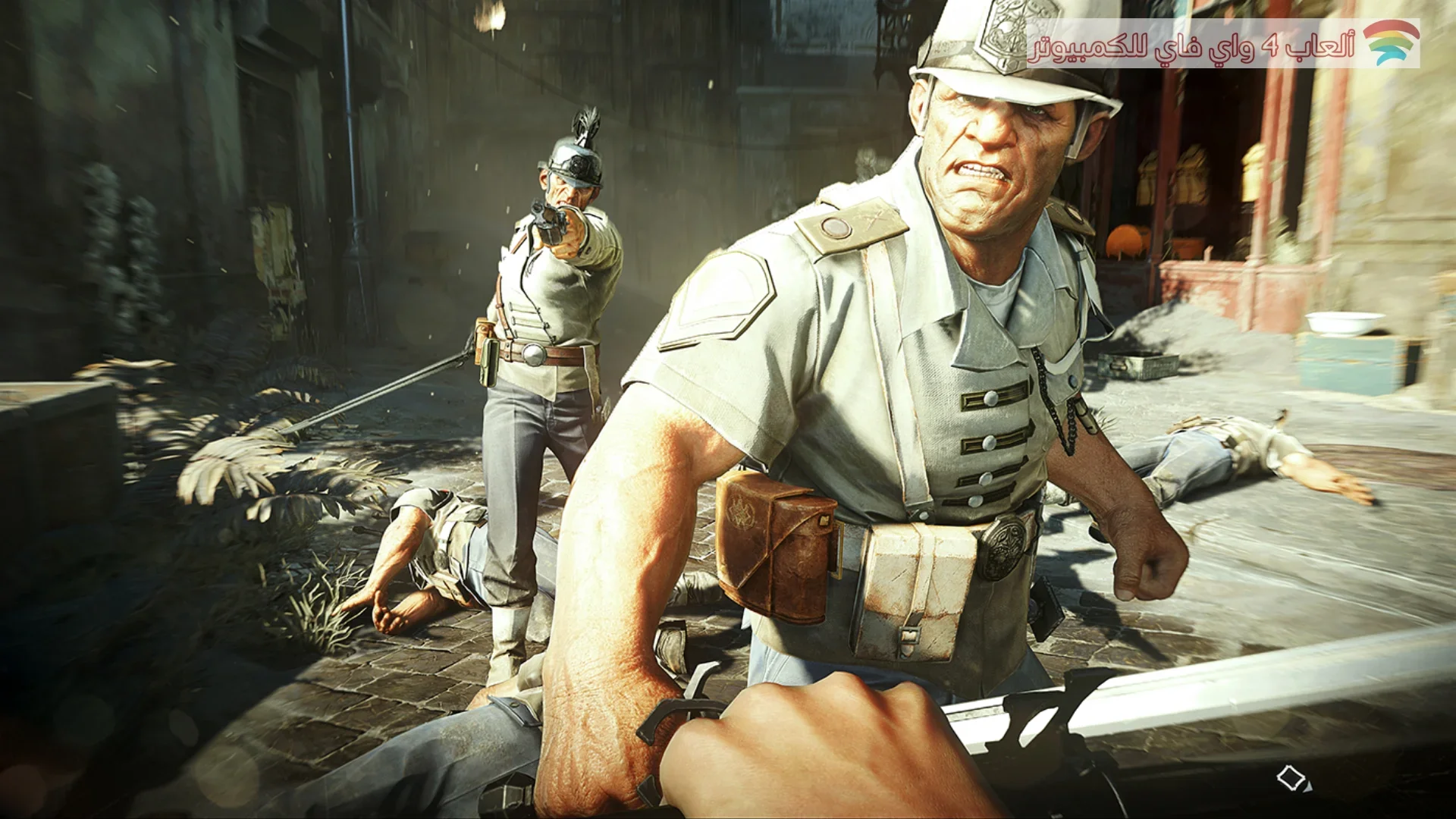Open the Arabic channel watermark banner
Image resolution: width=1456 pixels, height=819 pixels.
(1222, 44)
